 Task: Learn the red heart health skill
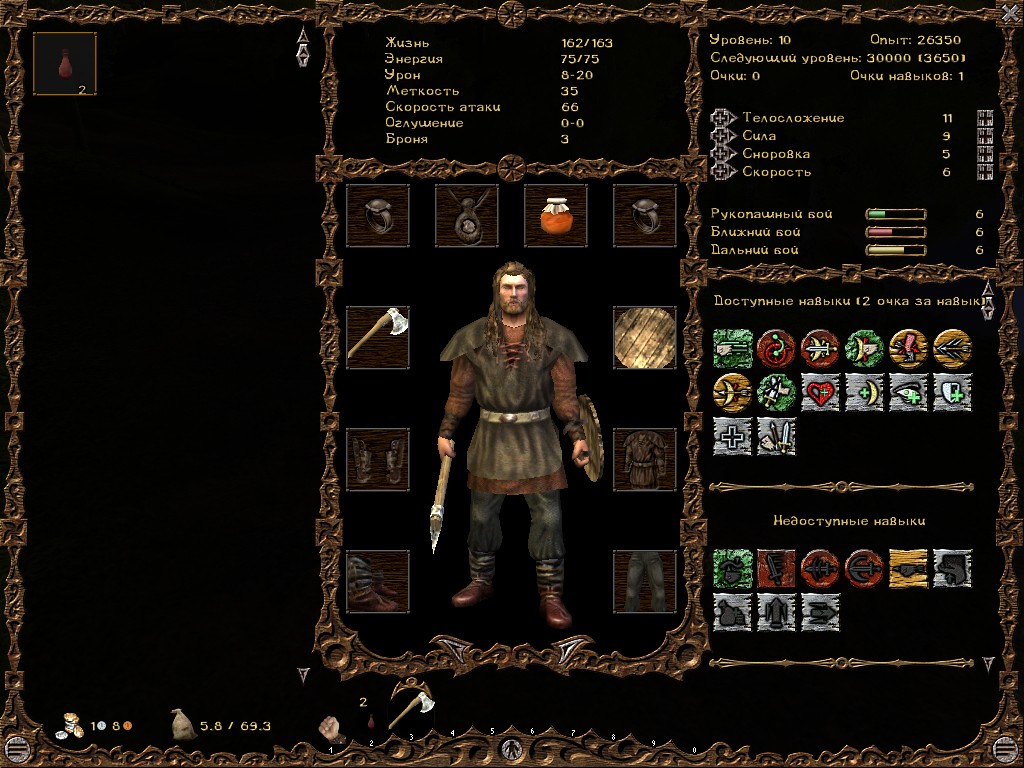[x=820, y=392]
